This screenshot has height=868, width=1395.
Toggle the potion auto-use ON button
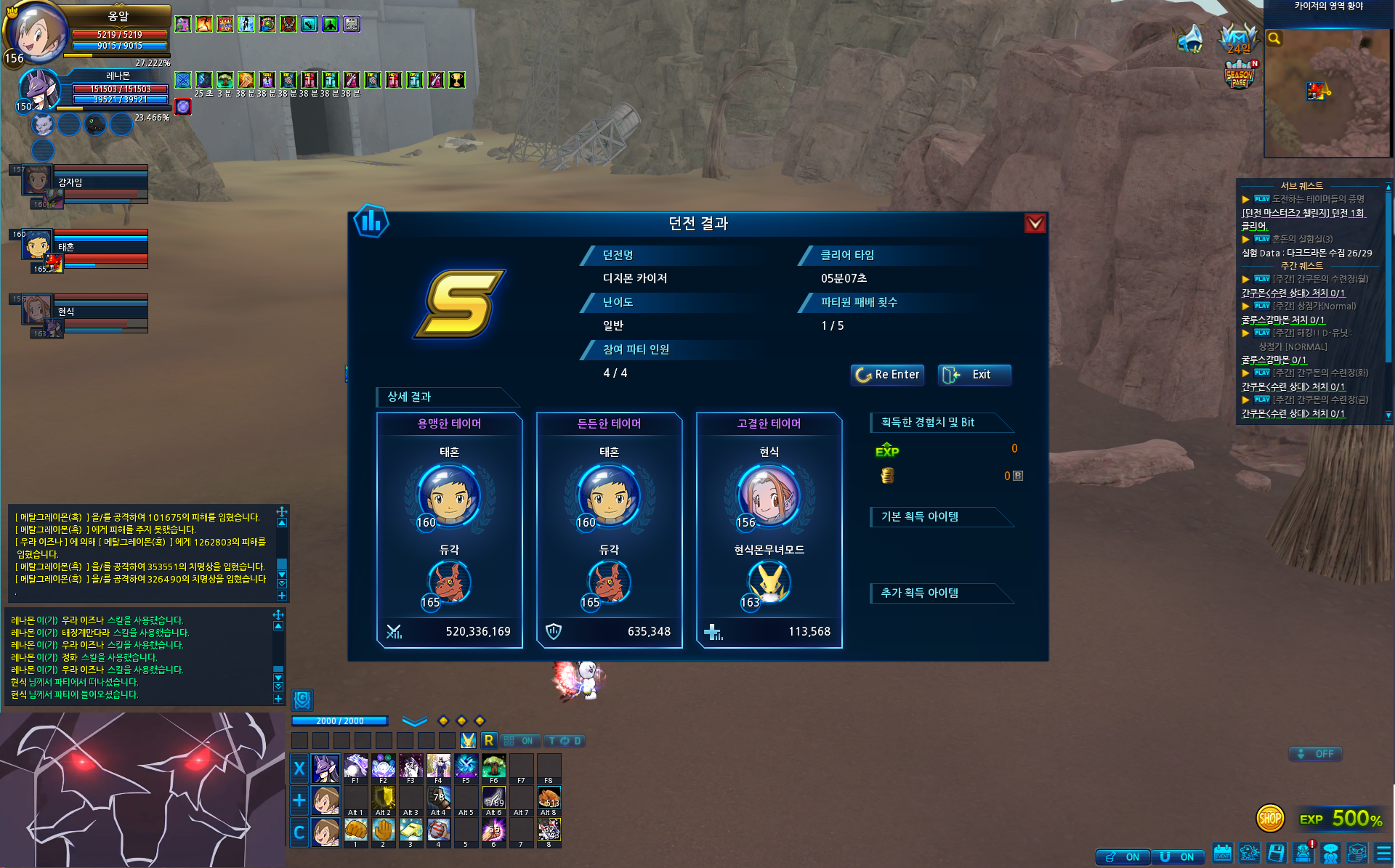click(1123, 857)
